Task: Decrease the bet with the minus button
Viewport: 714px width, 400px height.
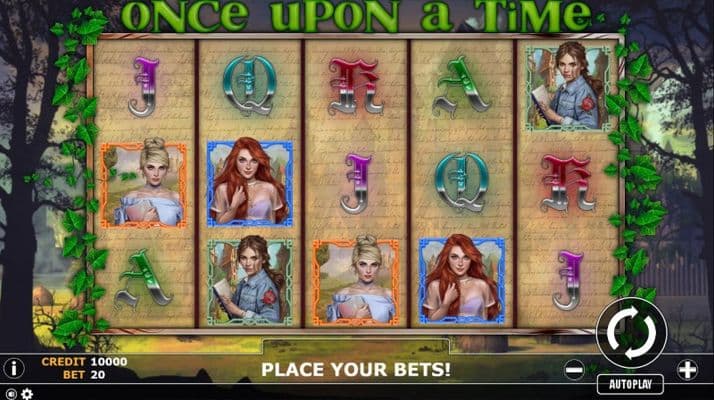Action: tap(574, 368)
